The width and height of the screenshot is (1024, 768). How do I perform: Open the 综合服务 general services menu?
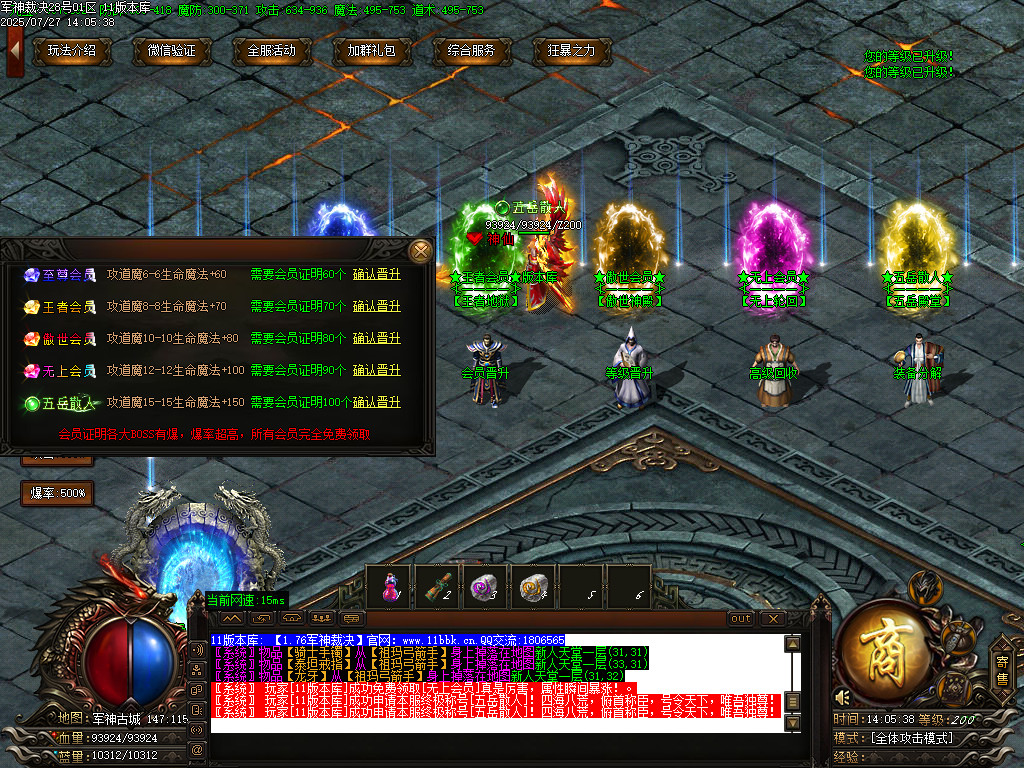point(472,51)
